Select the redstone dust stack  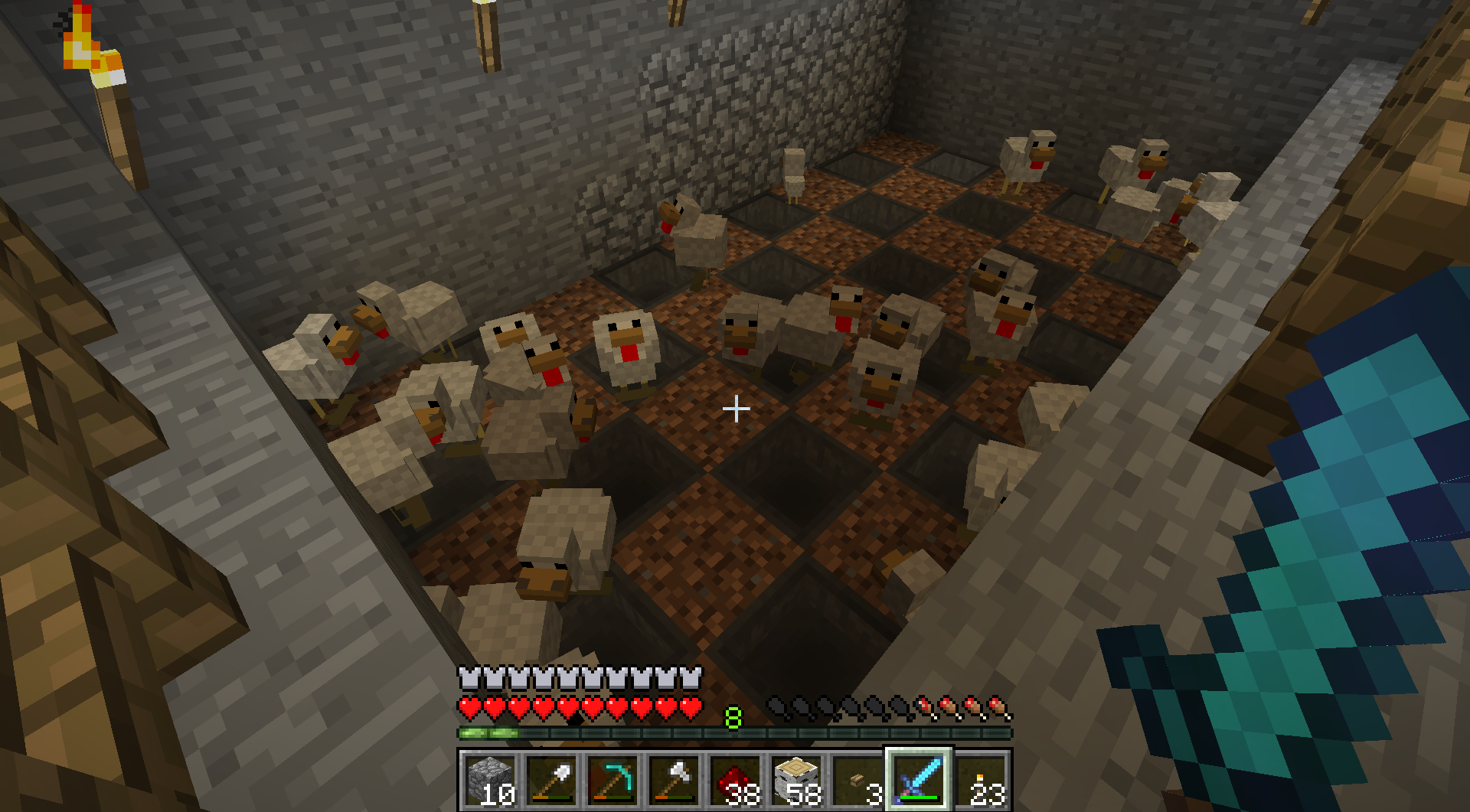[x=735, y=781]
